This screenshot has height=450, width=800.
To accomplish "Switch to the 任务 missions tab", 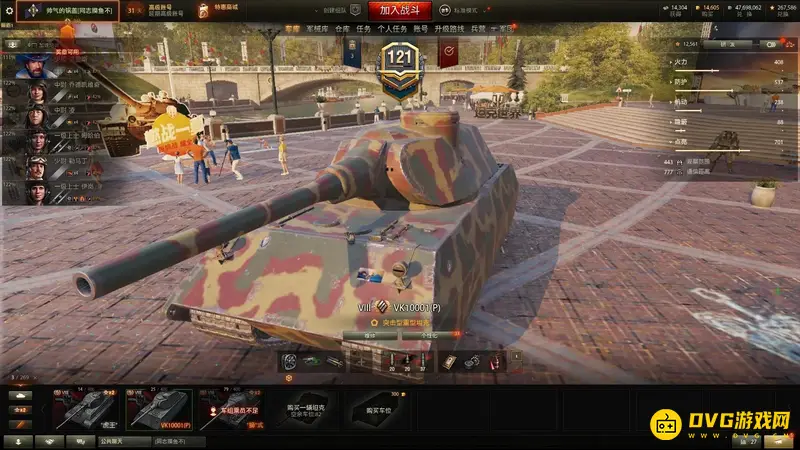I will tap(365, 29).
